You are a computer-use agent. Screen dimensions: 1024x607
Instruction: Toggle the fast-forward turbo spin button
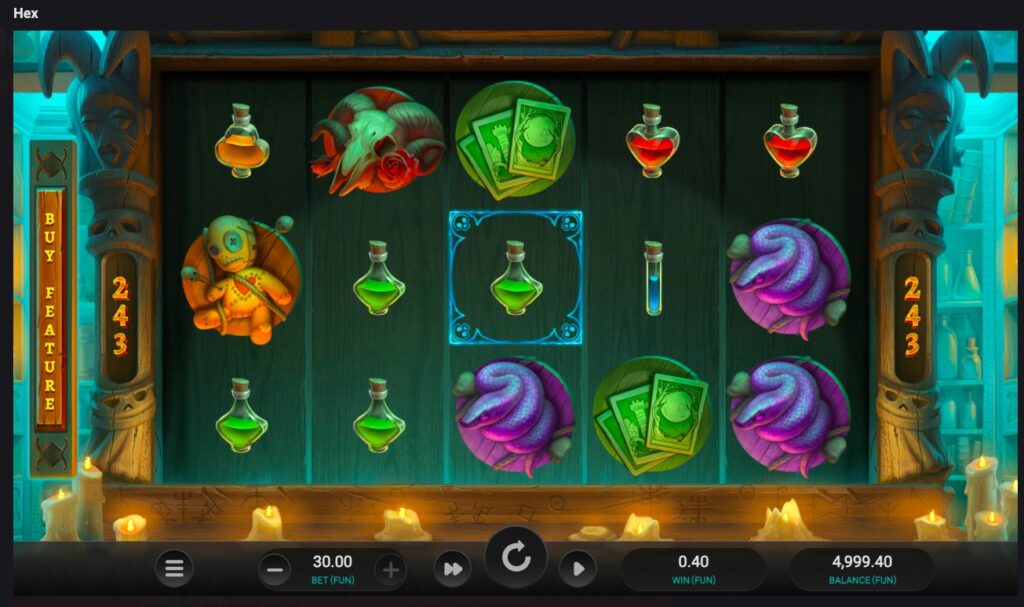point(452,569)
